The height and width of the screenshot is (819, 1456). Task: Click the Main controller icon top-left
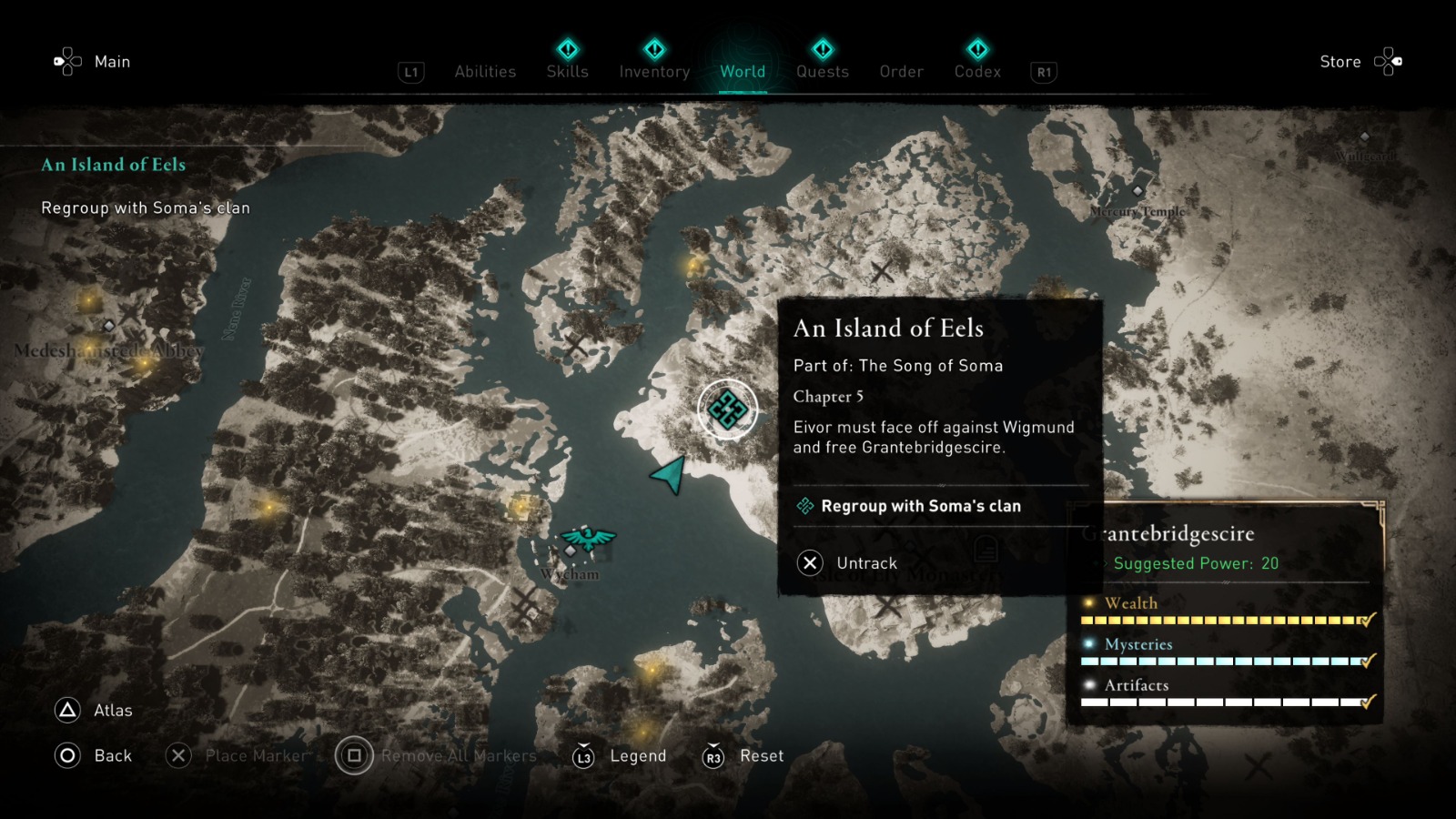(67, 61)
